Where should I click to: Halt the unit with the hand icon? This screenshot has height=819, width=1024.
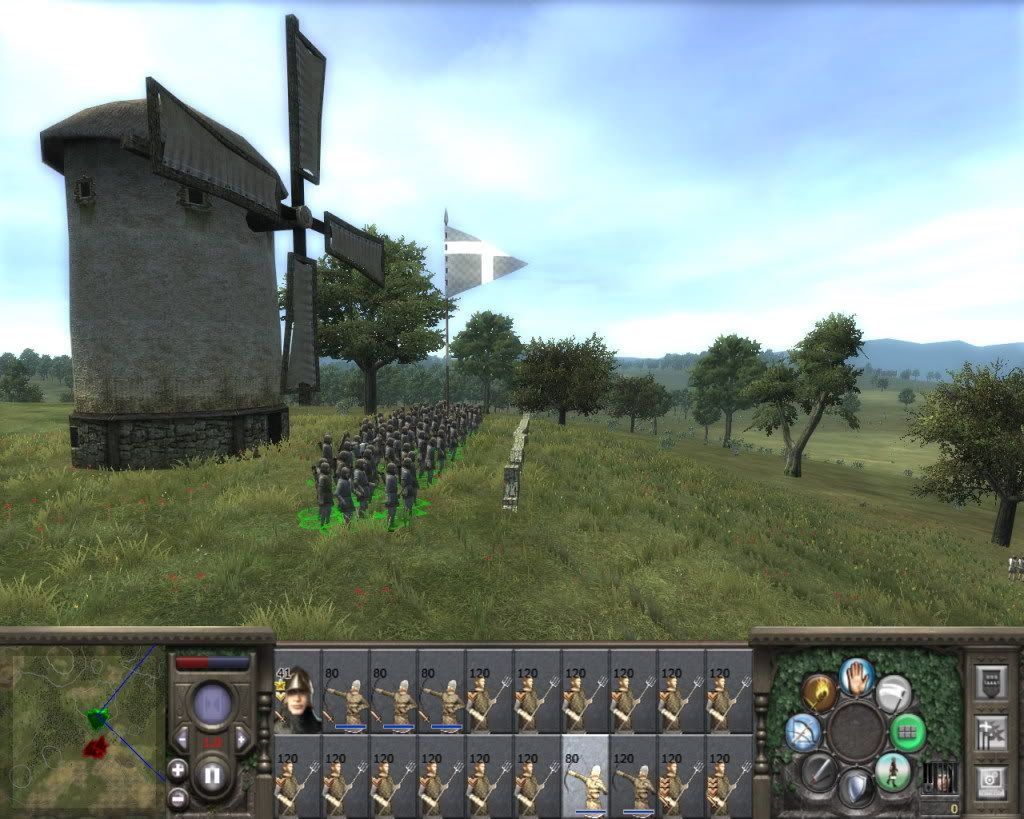[856, 676]
